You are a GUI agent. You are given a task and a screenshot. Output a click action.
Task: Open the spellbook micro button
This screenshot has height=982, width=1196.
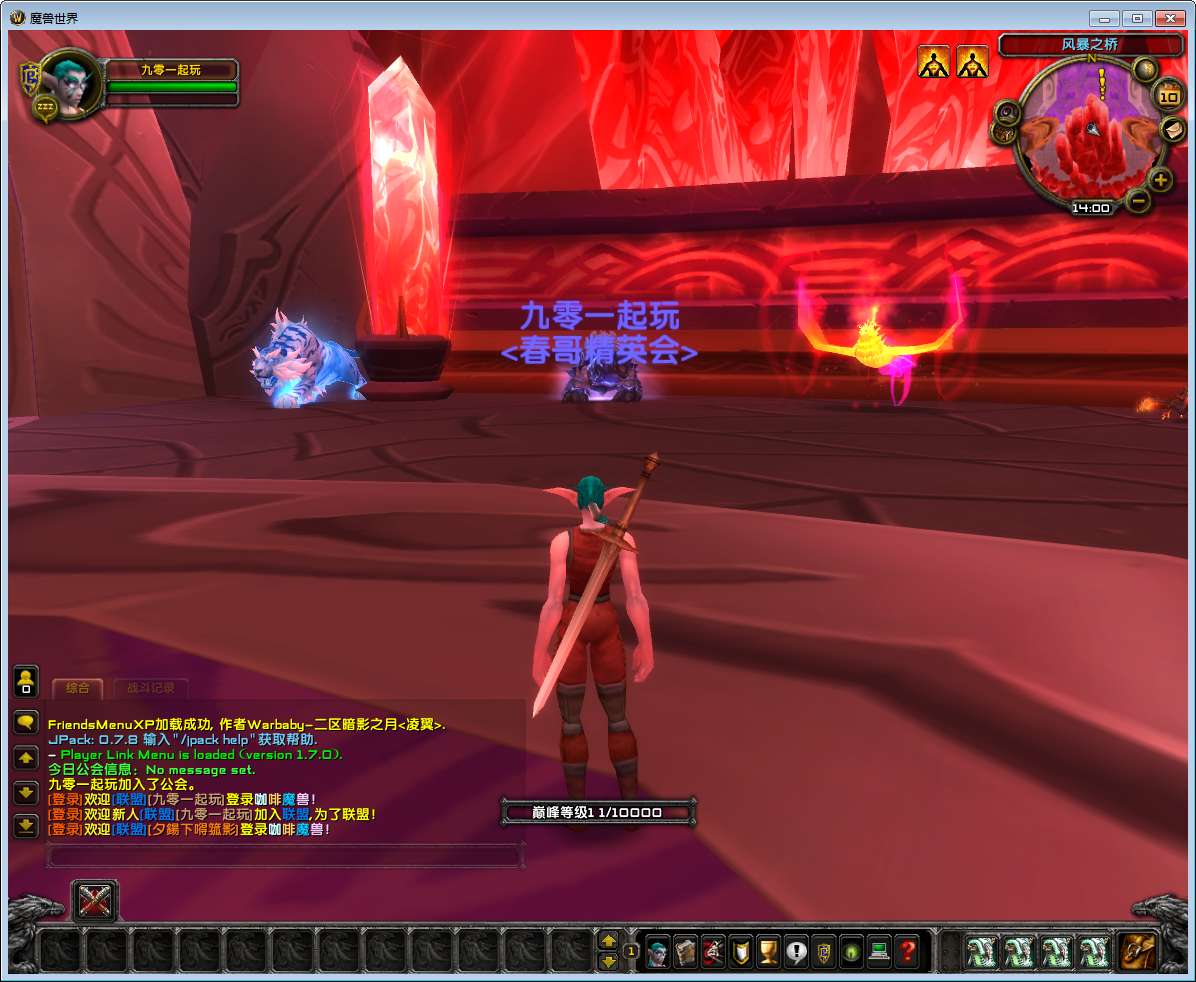click(685, 950)
